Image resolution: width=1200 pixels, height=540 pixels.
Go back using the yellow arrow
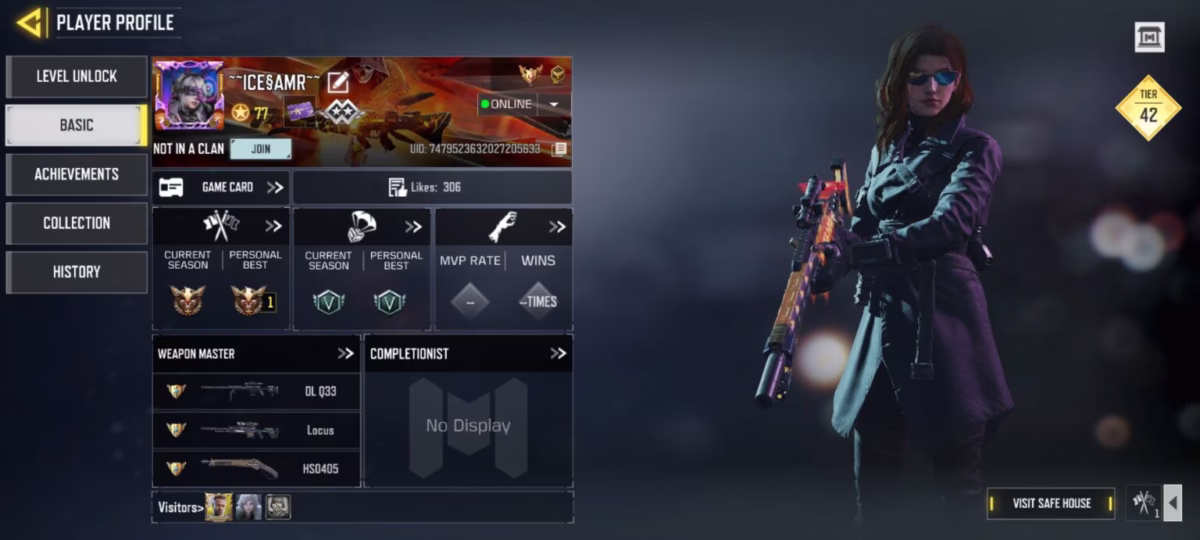[x=30, y=22]
